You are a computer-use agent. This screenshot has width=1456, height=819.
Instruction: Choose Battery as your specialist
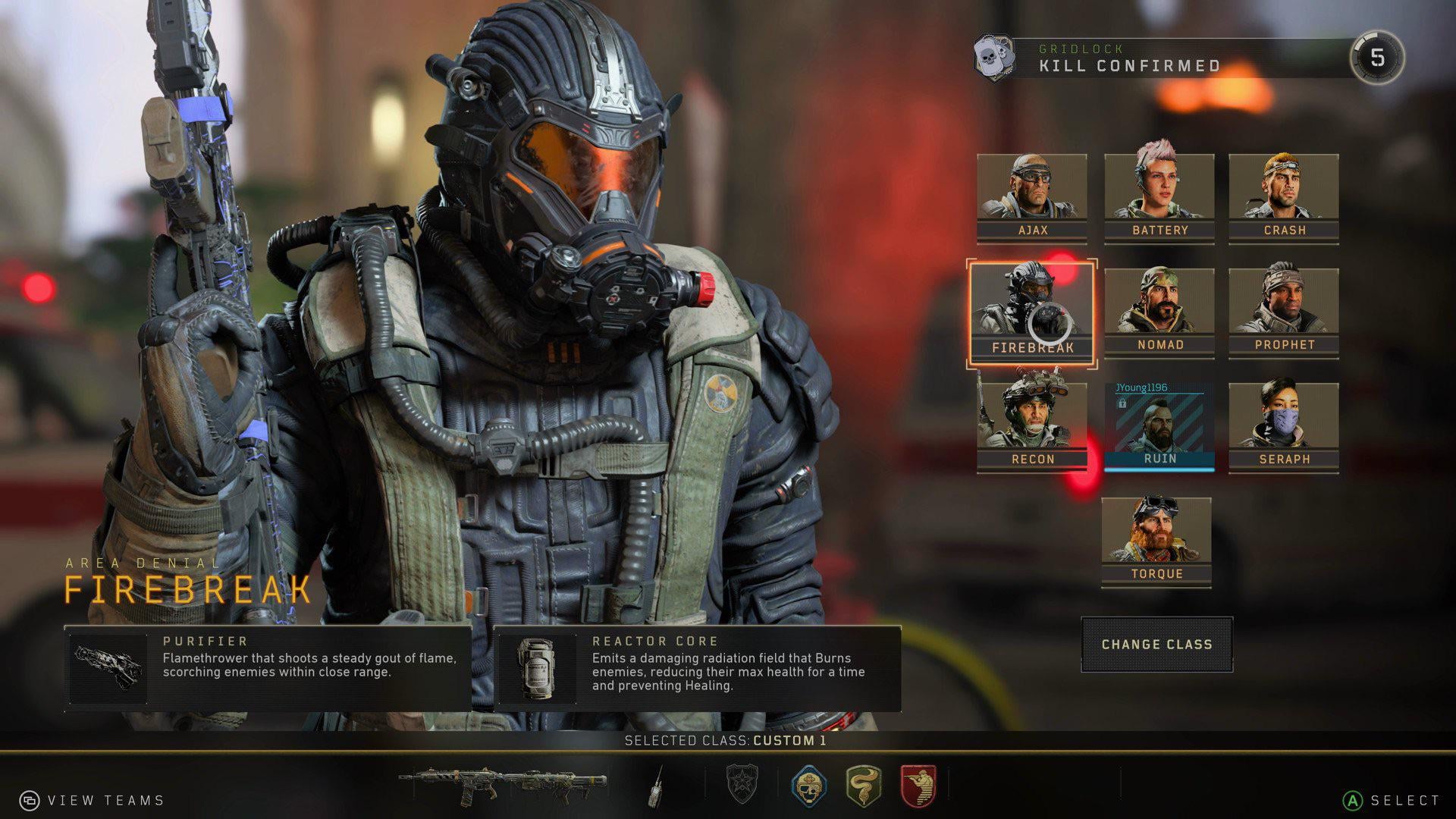(x=1159, y=198)
